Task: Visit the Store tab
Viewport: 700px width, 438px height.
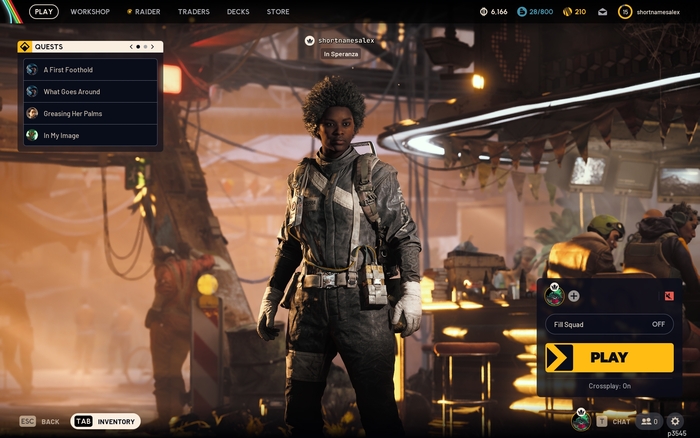Action: (x=278, y=12)
